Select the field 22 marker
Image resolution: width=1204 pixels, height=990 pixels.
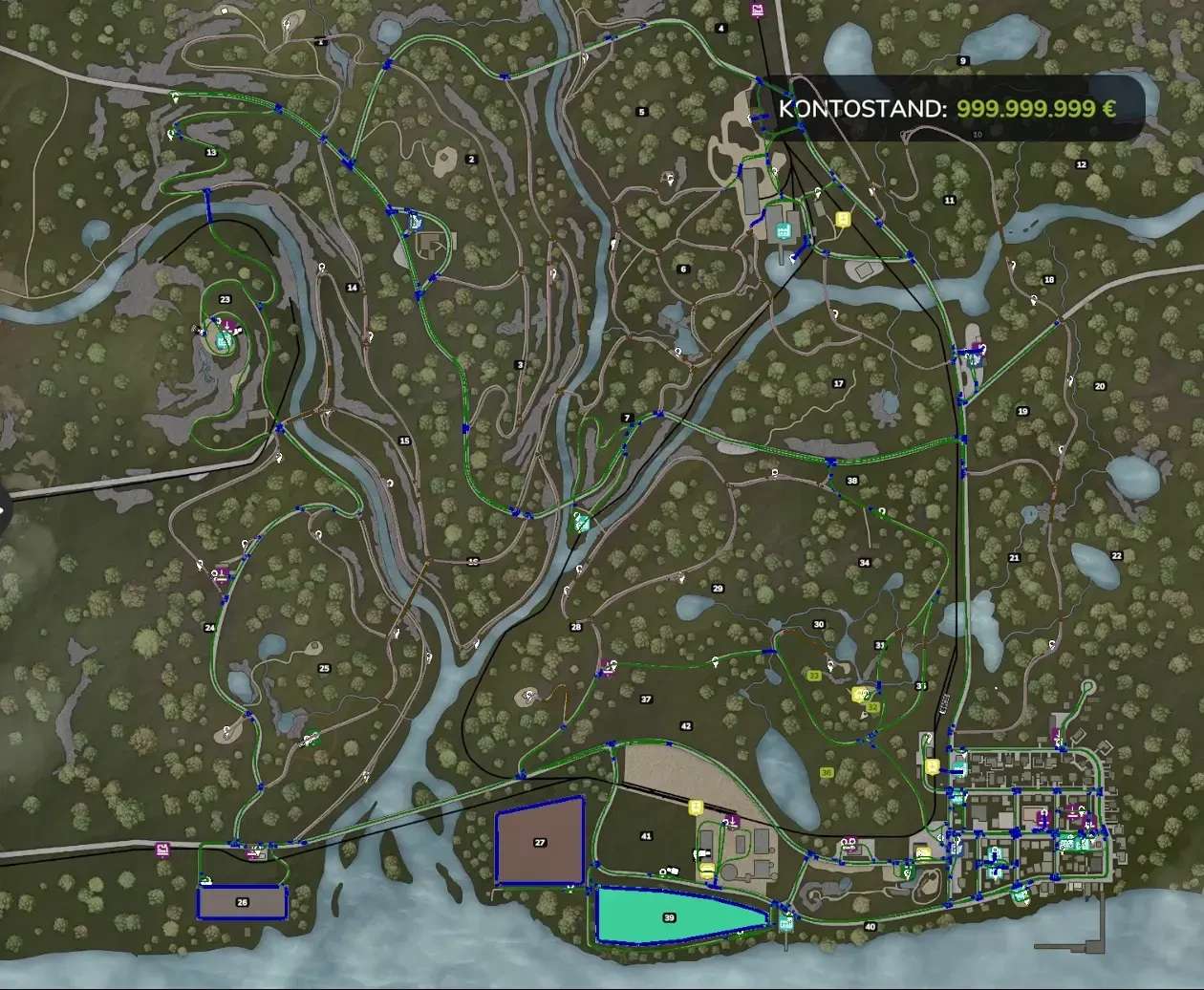pos(1116,555)
